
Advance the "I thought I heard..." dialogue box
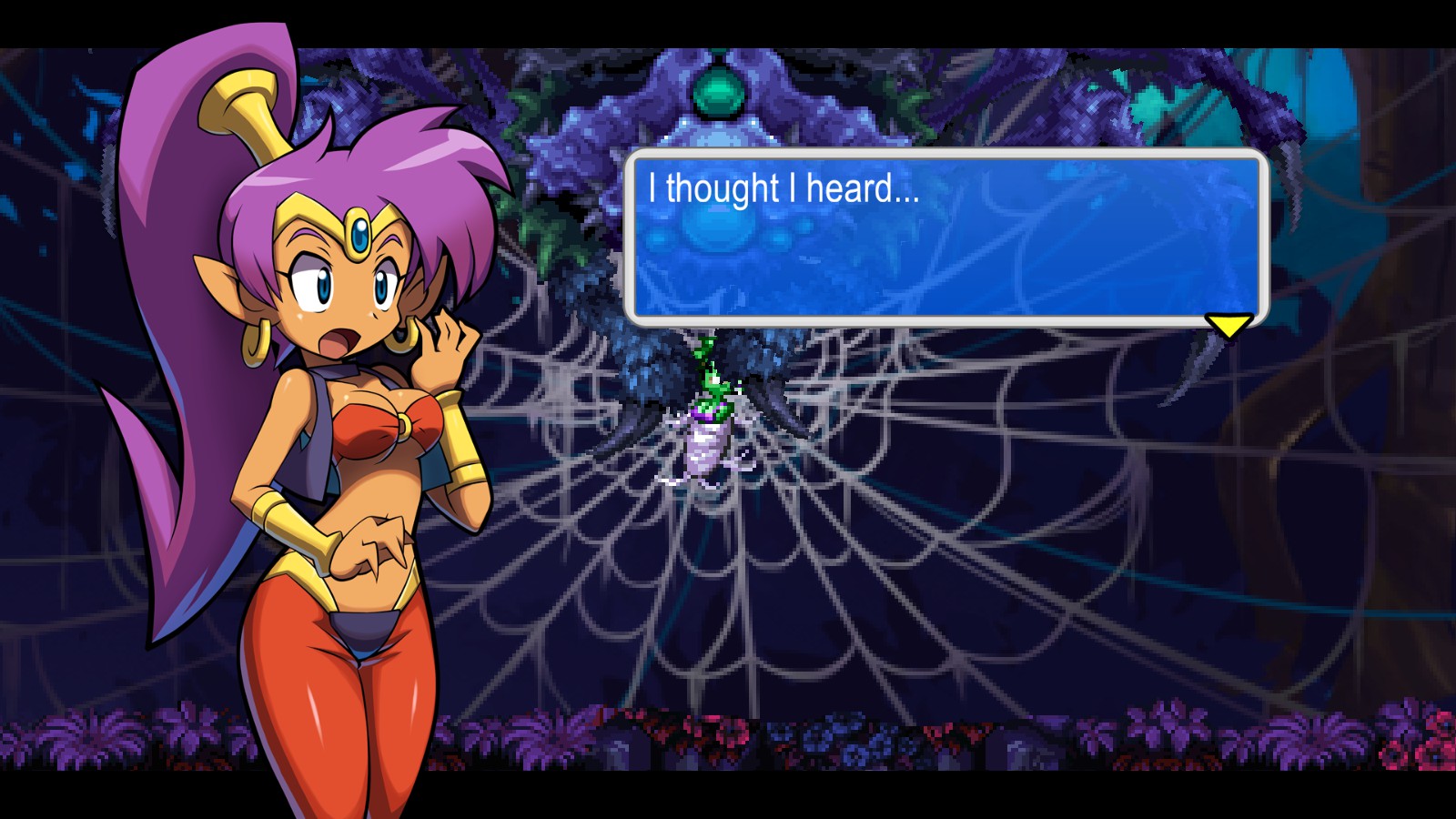945,238
